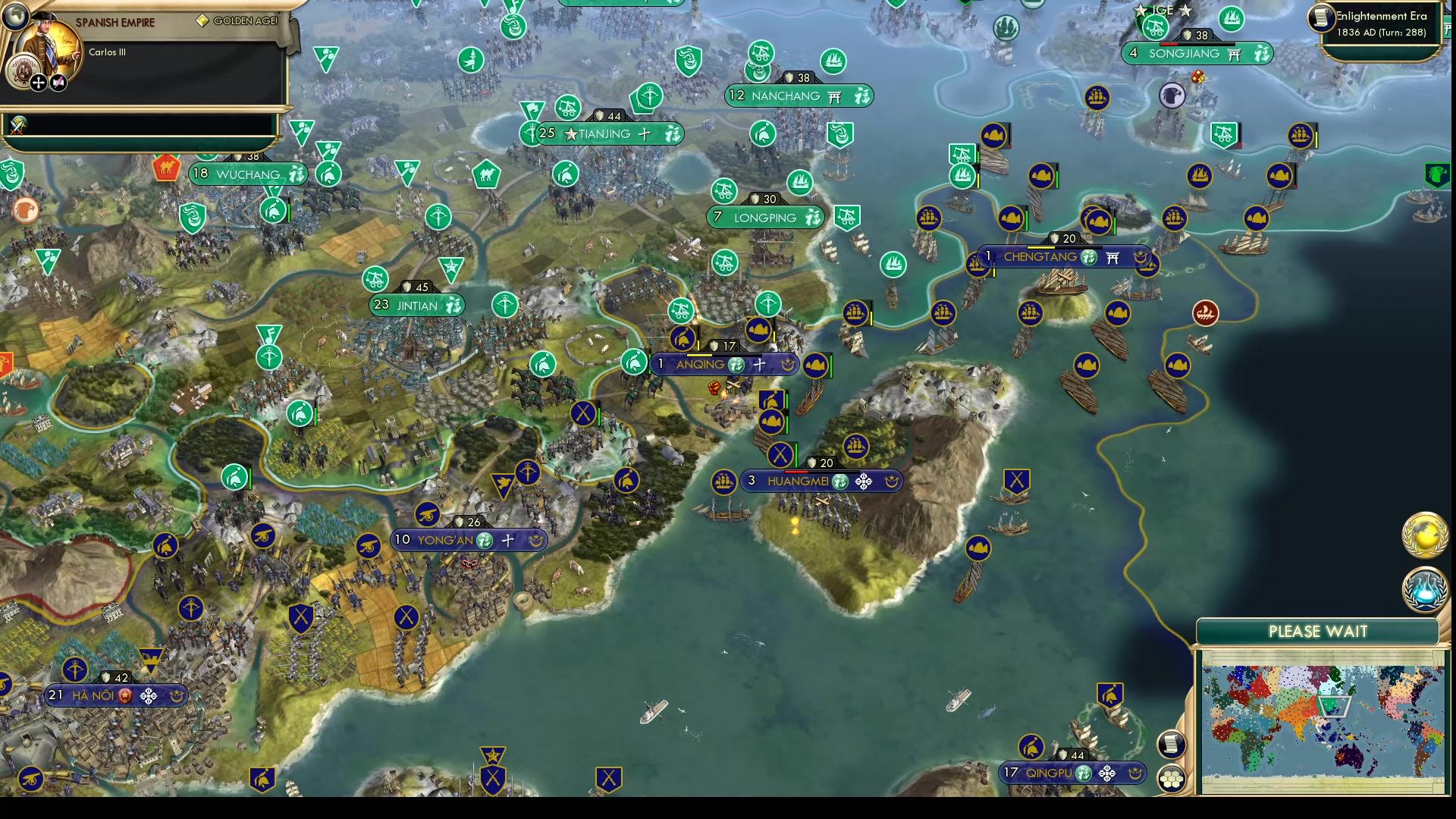This screenshot has width=1456, height=819.
Task: Toggle strategic view with the hex grid icon
Action: (1172, 777)
